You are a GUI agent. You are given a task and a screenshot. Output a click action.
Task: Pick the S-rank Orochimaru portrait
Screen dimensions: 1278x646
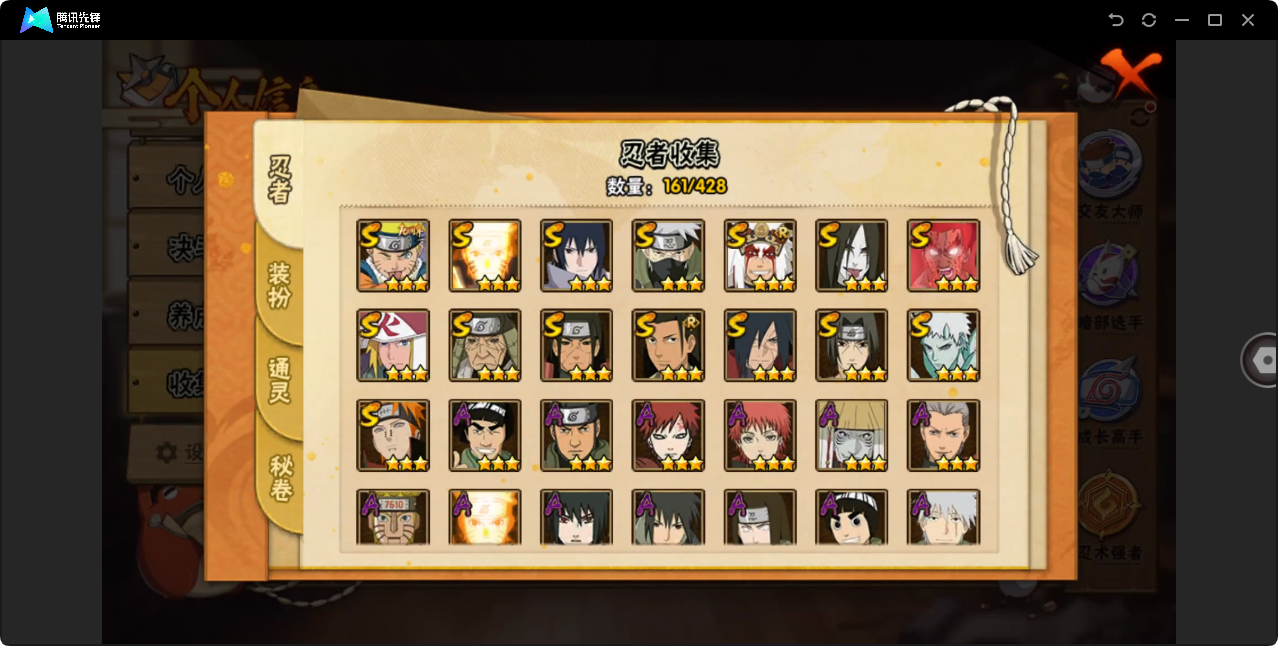coord(852,256)
